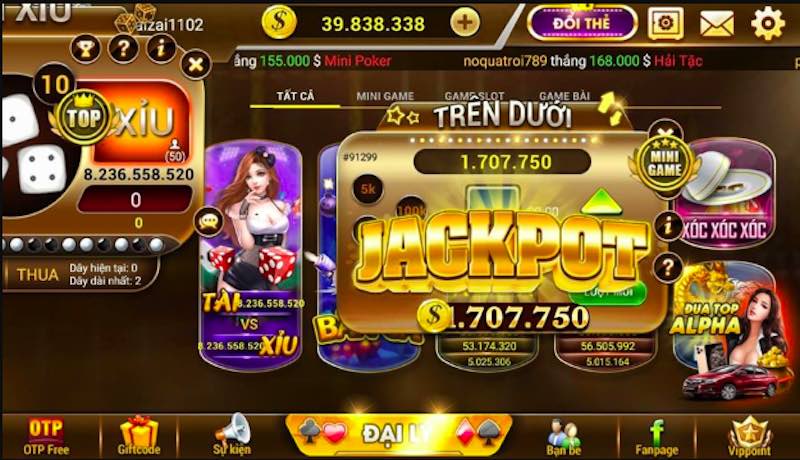Open the mail envelope inbox
Image resolution: width=800 pixels, height=460 pixels.
click(717, 22)
